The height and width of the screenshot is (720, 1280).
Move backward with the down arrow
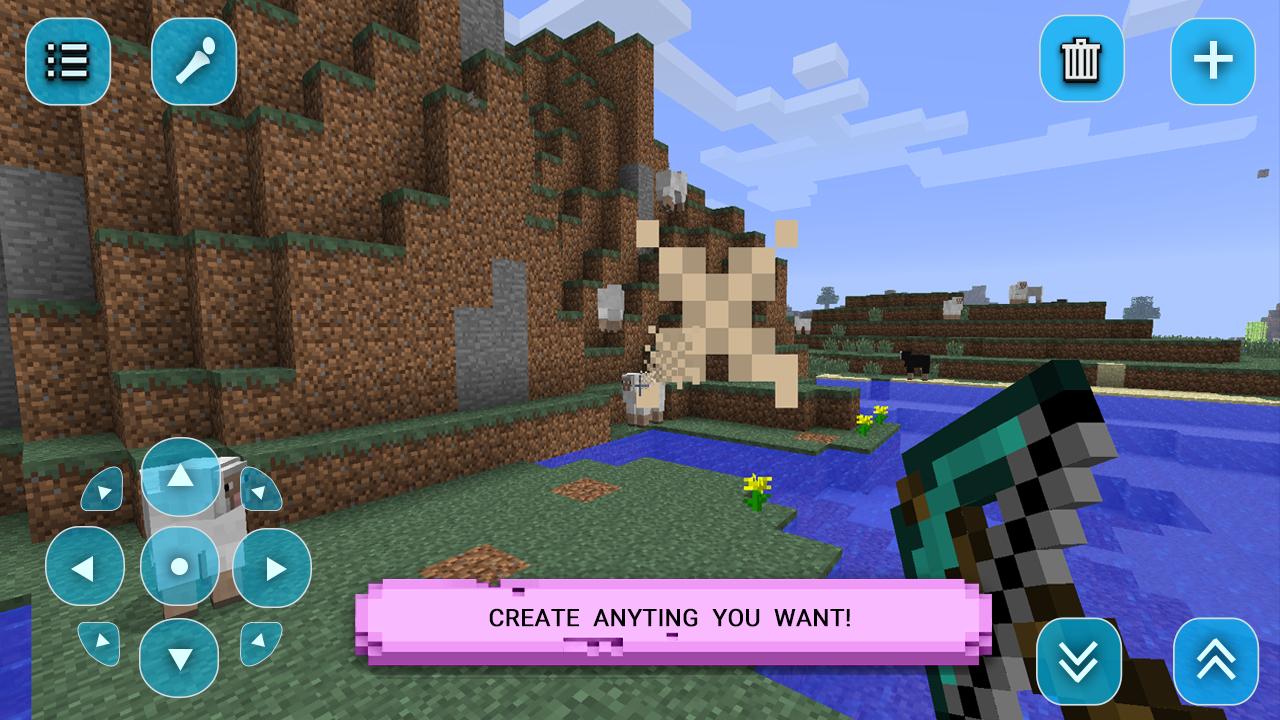tap(180, 657)
